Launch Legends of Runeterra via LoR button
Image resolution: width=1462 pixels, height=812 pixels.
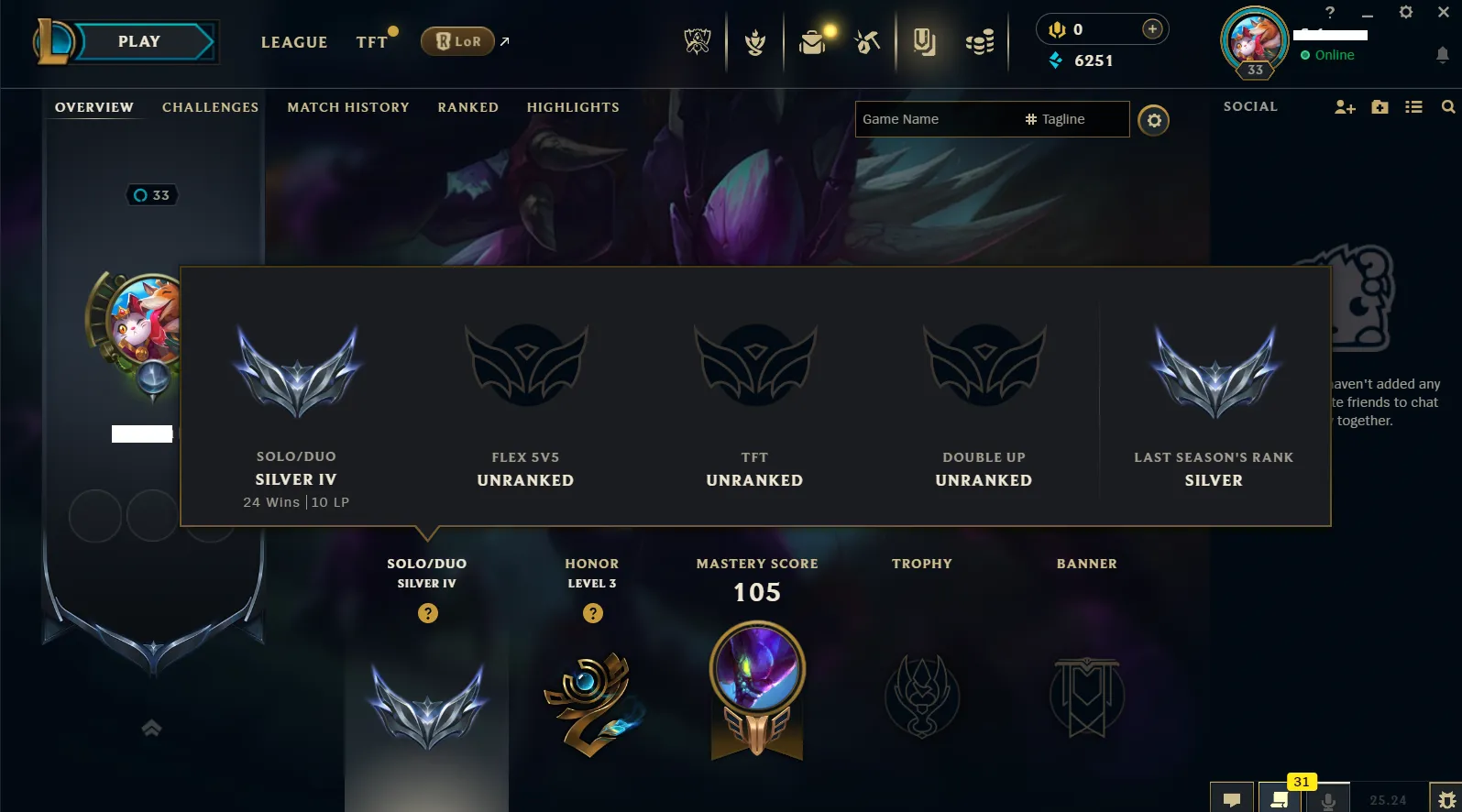[456, 40]
